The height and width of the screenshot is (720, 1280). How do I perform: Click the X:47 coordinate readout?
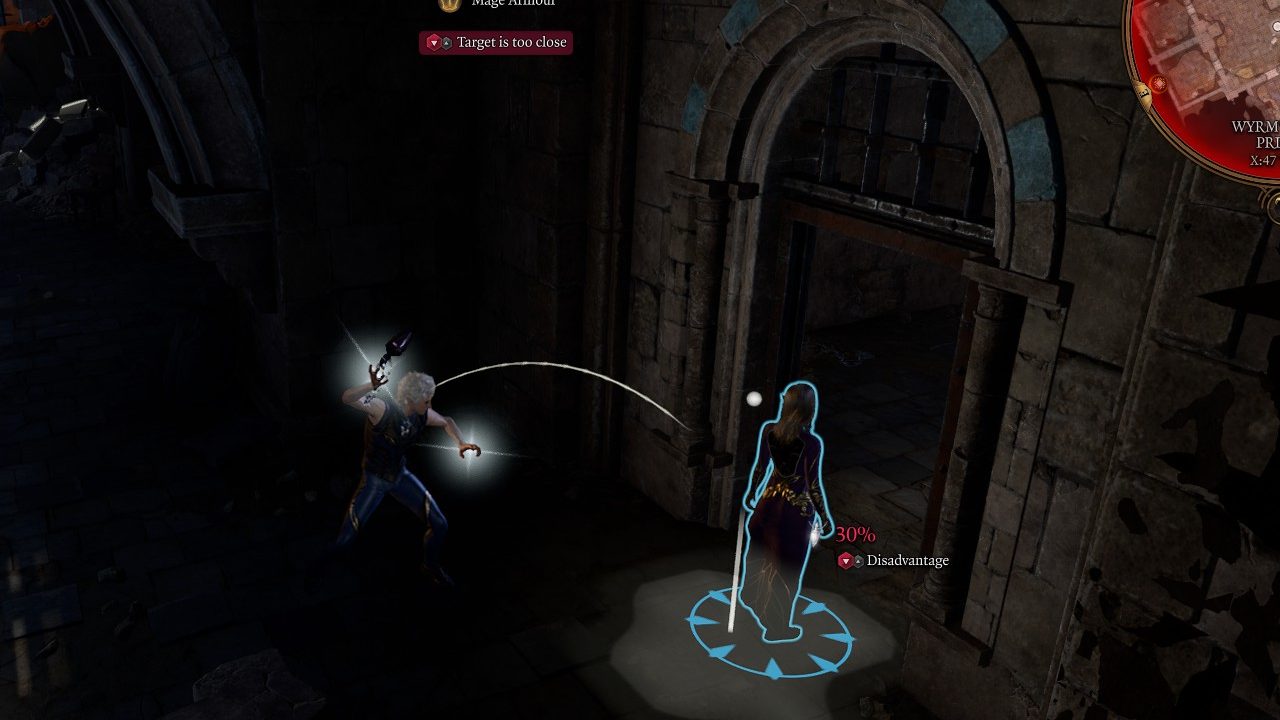tap(1261, 159)
